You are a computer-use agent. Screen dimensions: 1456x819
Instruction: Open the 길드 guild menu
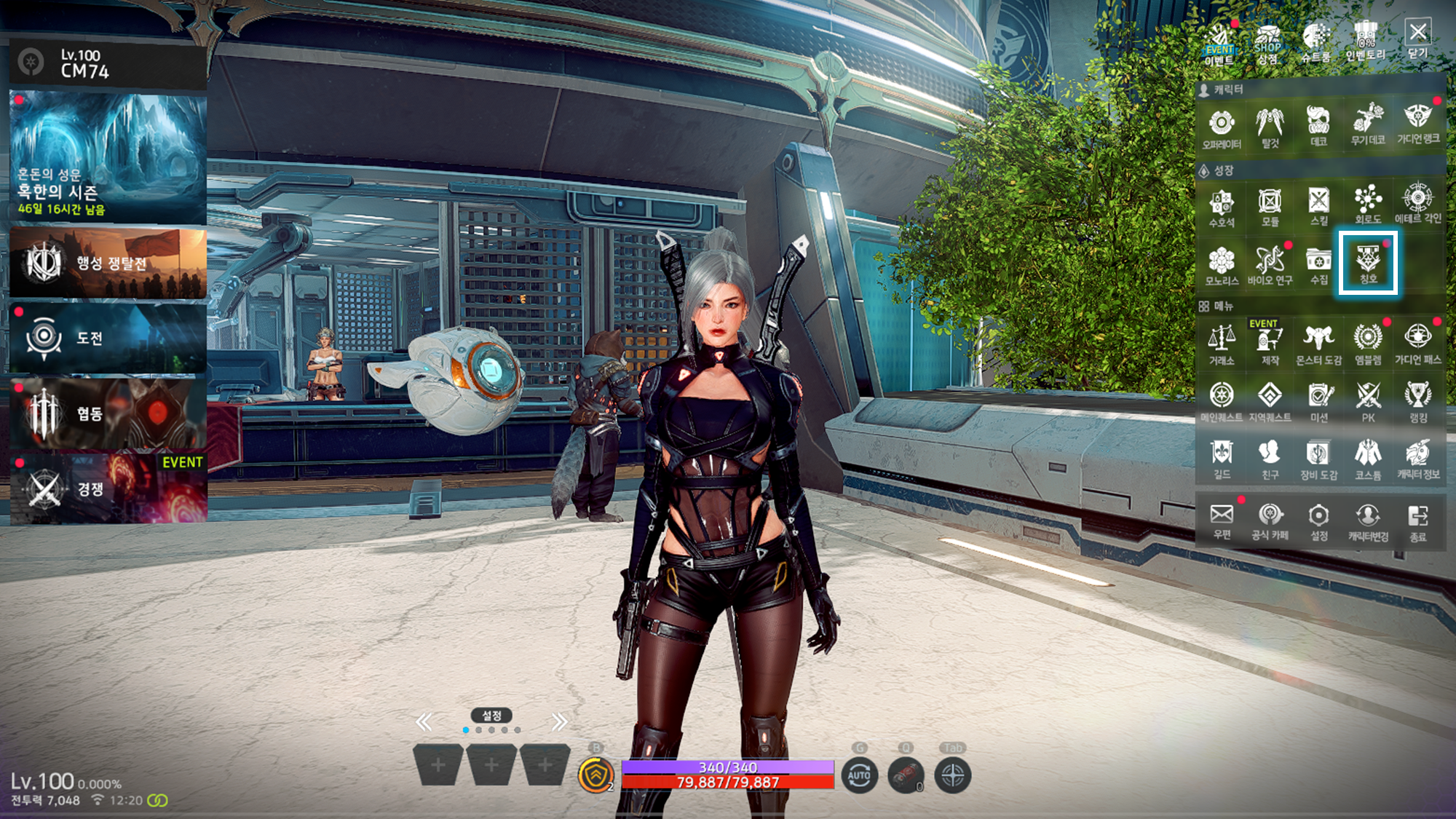[1221, 459]
